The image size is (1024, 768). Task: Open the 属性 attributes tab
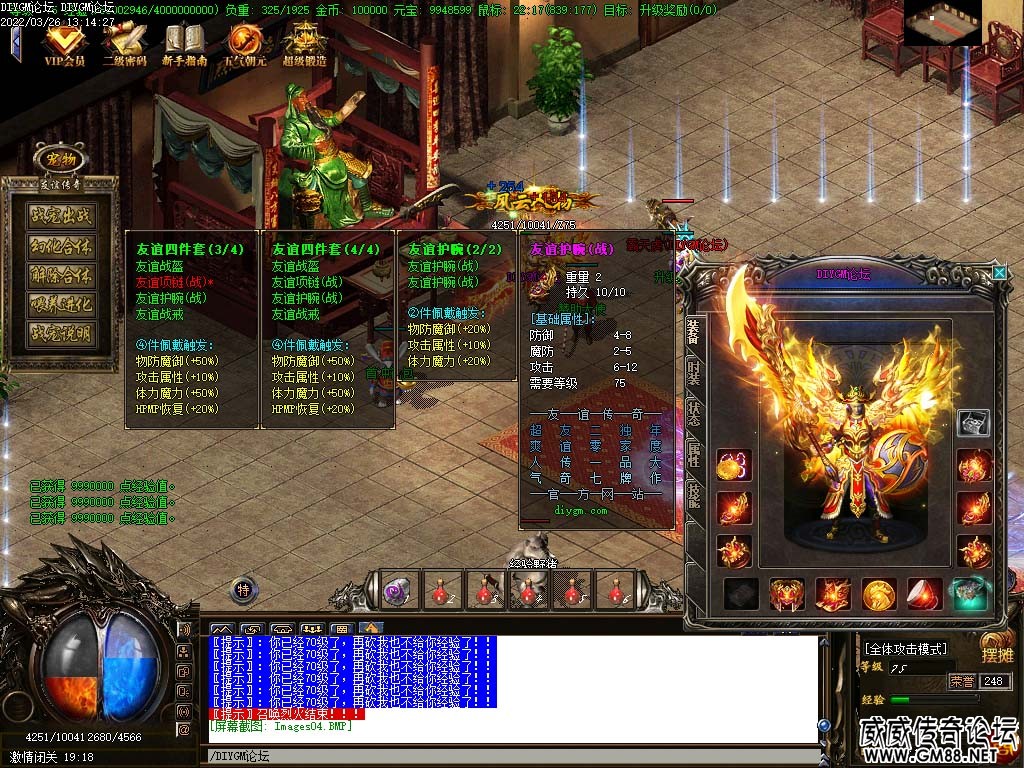(693, 456)
